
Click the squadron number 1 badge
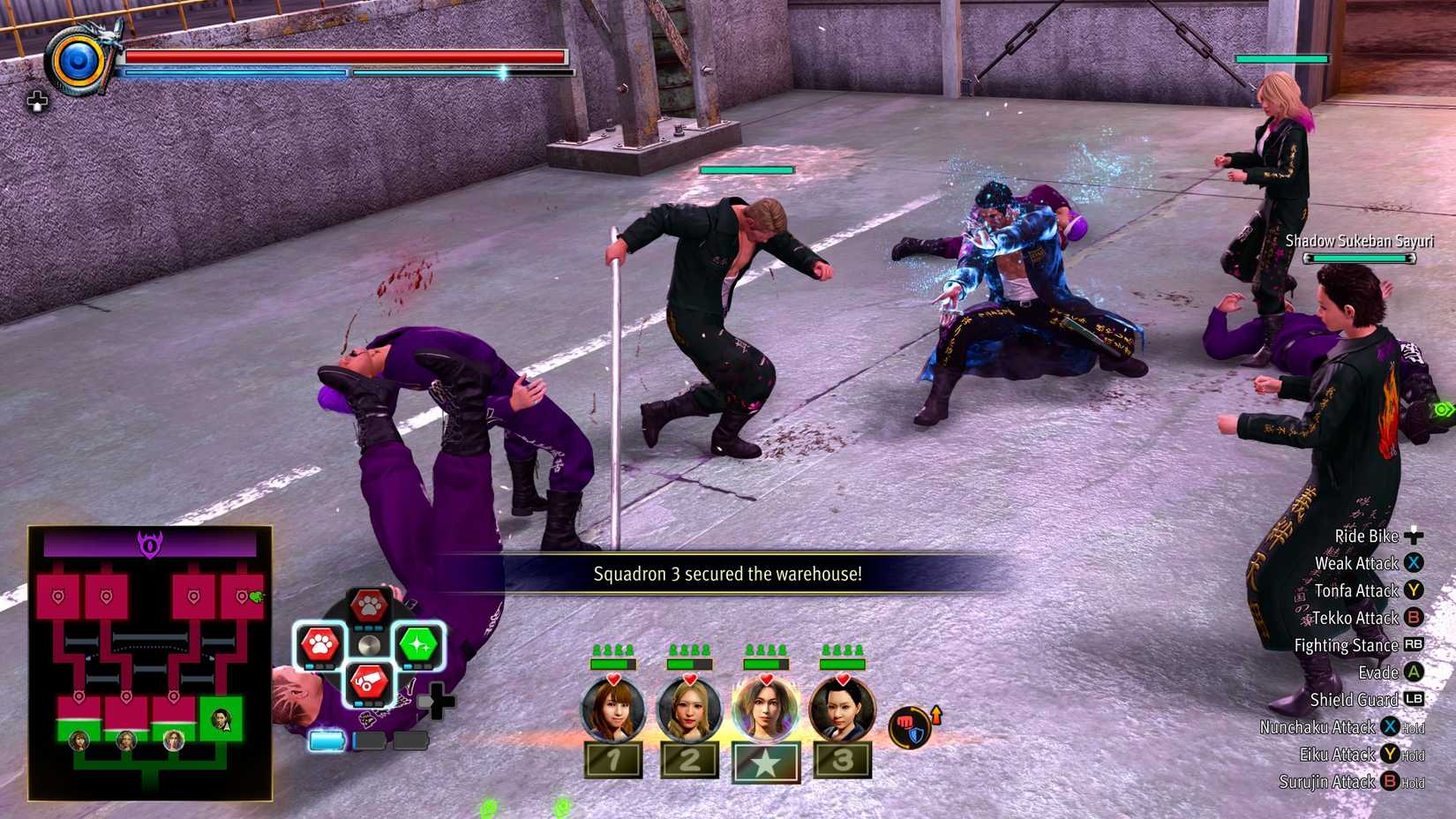pyautogui.click(x=613, y=760)
